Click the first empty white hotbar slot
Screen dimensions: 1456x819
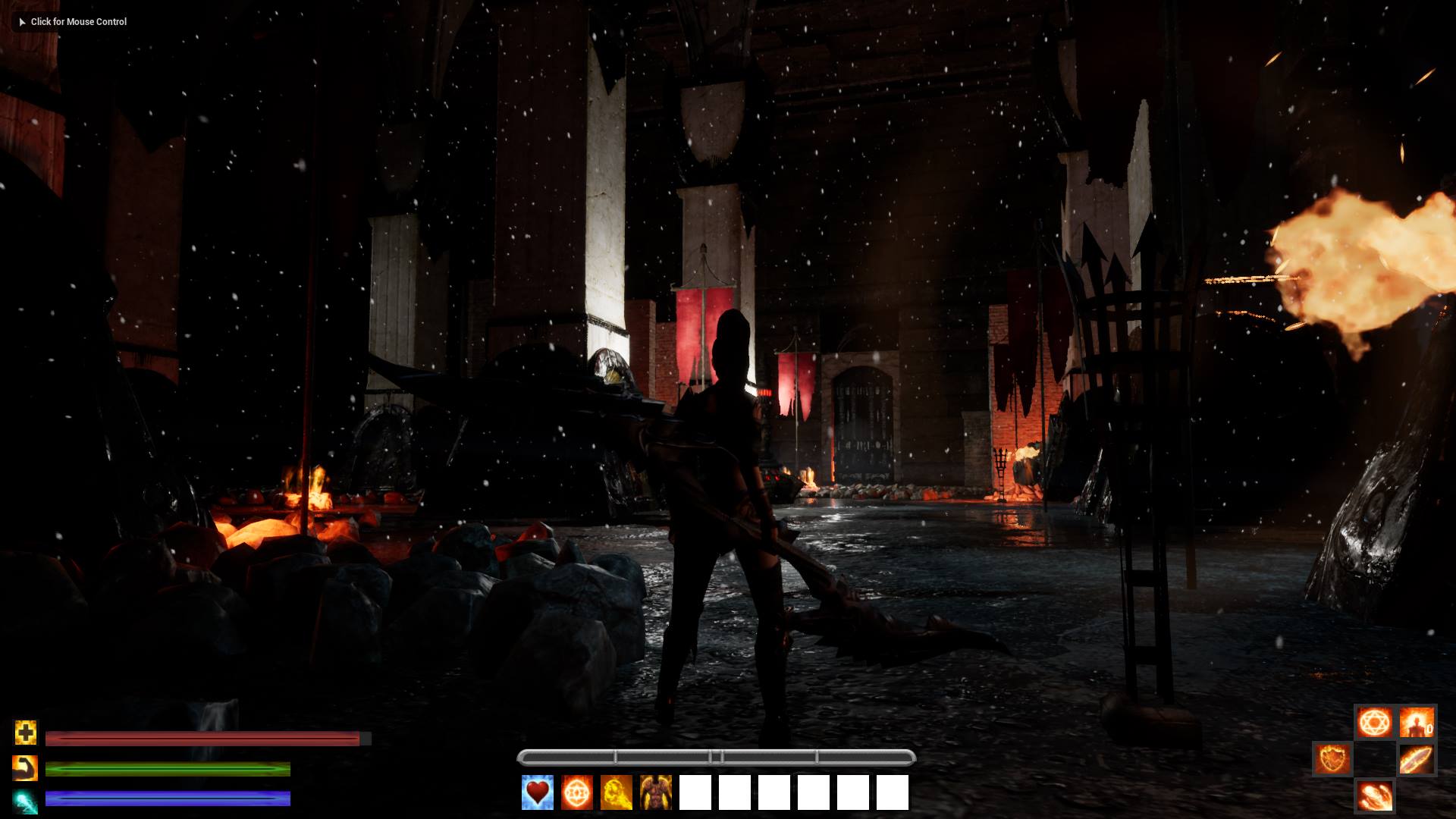tap(695, 793)
